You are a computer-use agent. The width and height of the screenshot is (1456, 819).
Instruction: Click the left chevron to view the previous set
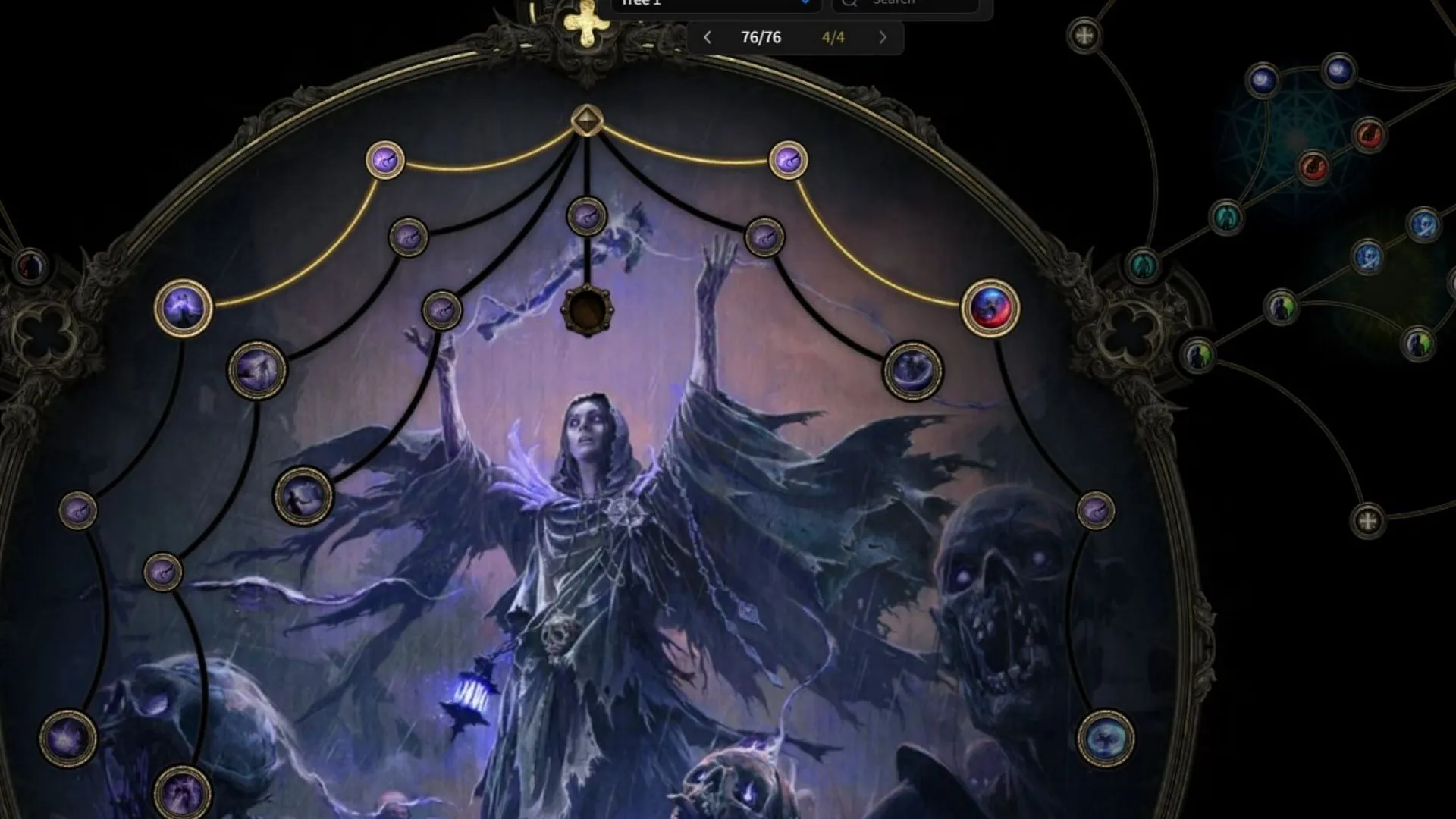click(x=708, y=37)
